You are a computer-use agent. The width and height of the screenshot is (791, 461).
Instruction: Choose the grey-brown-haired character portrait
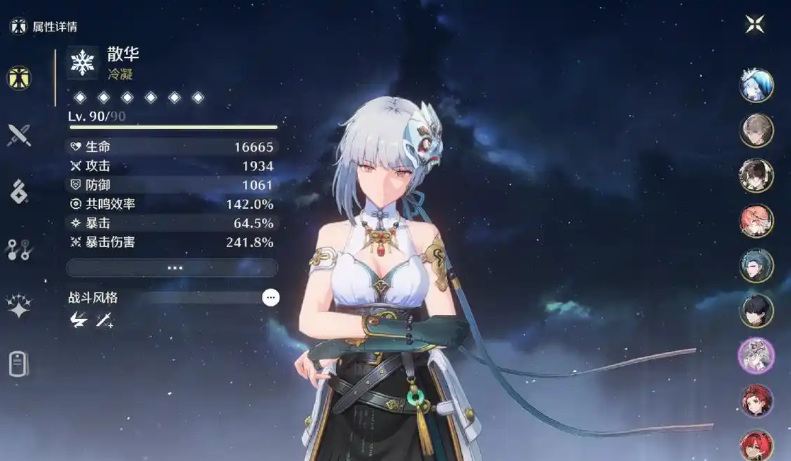(756, 130)
